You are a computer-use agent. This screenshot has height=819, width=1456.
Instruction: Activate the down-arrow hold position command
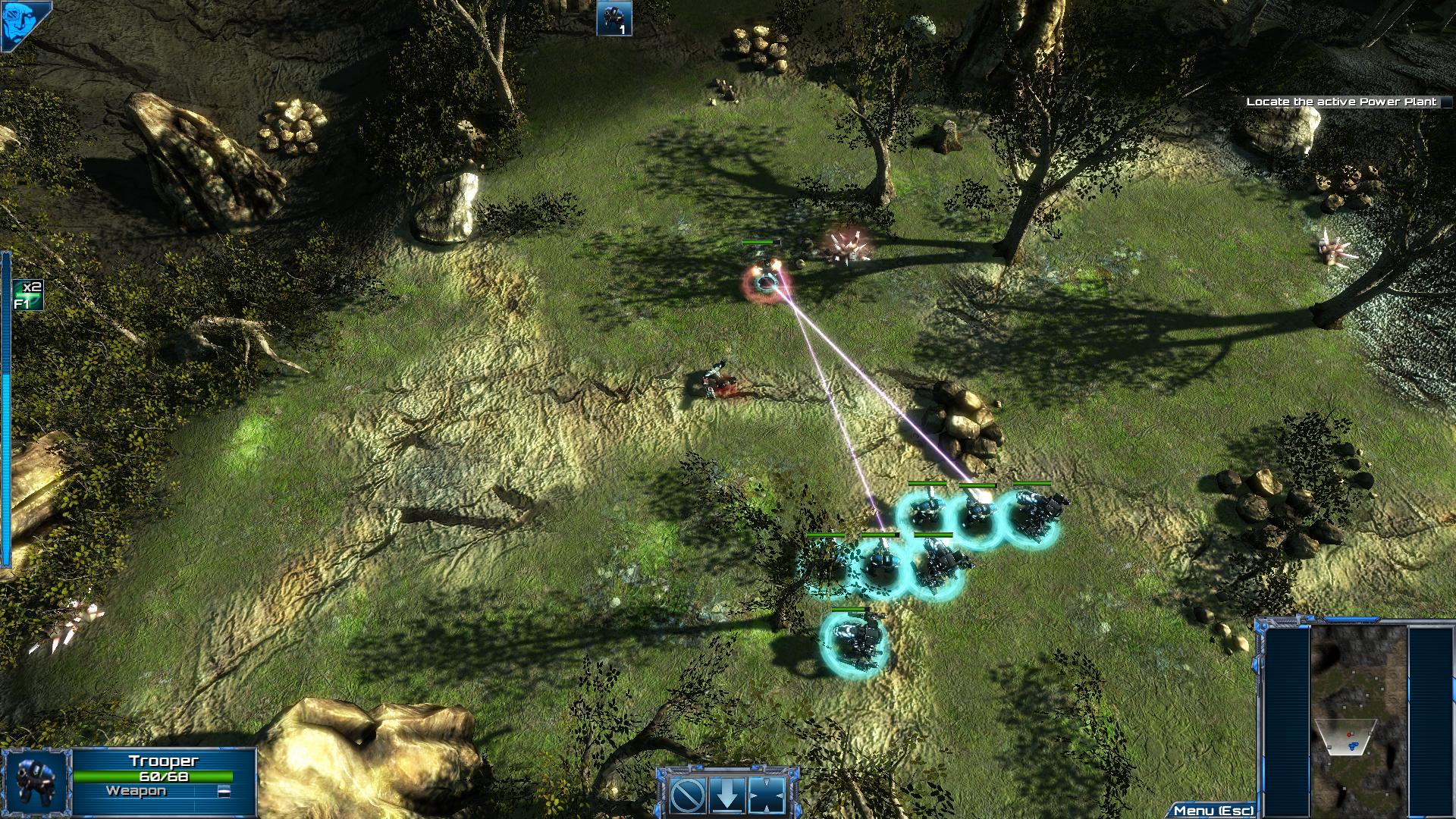726,795
